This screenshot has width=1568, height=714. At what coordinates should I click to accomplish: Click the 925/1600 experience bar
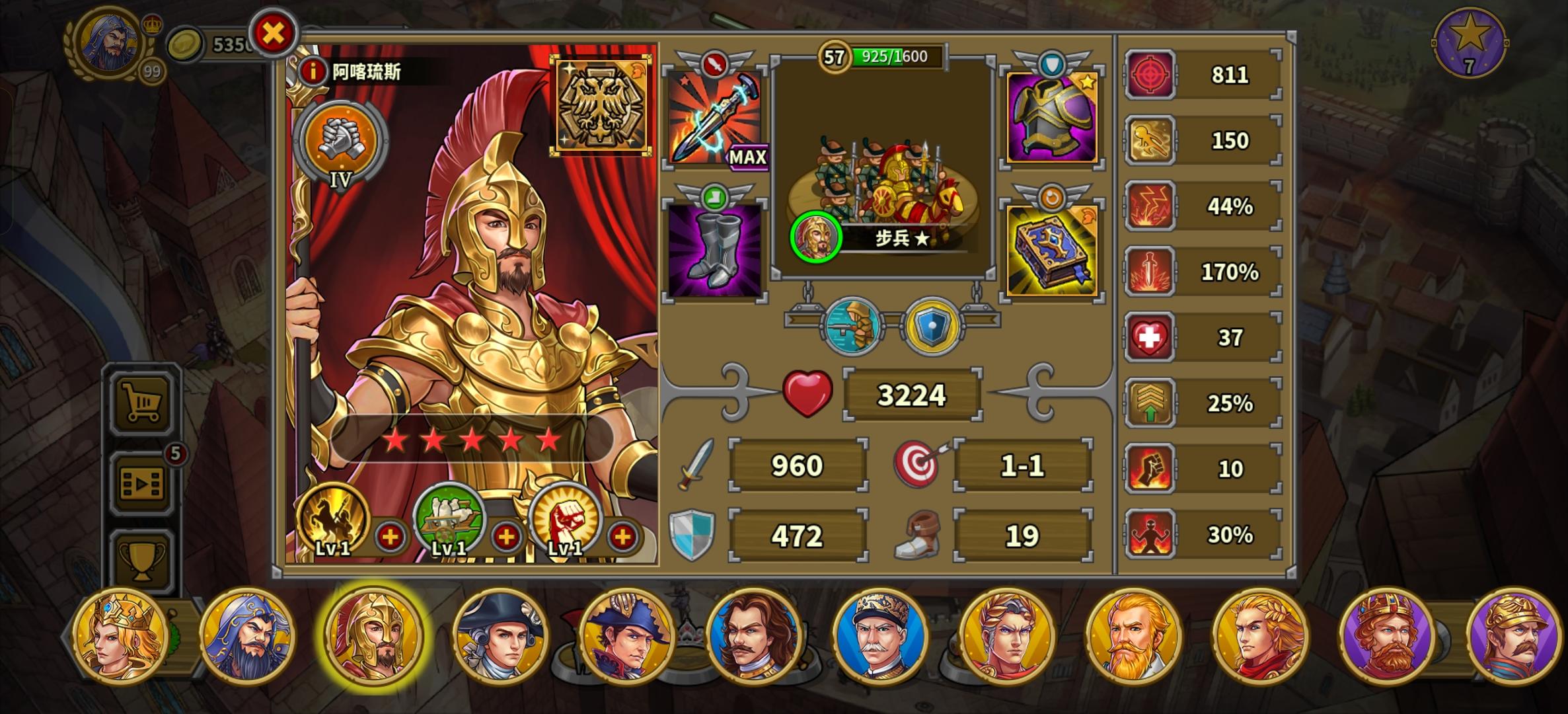click(892, 56)
